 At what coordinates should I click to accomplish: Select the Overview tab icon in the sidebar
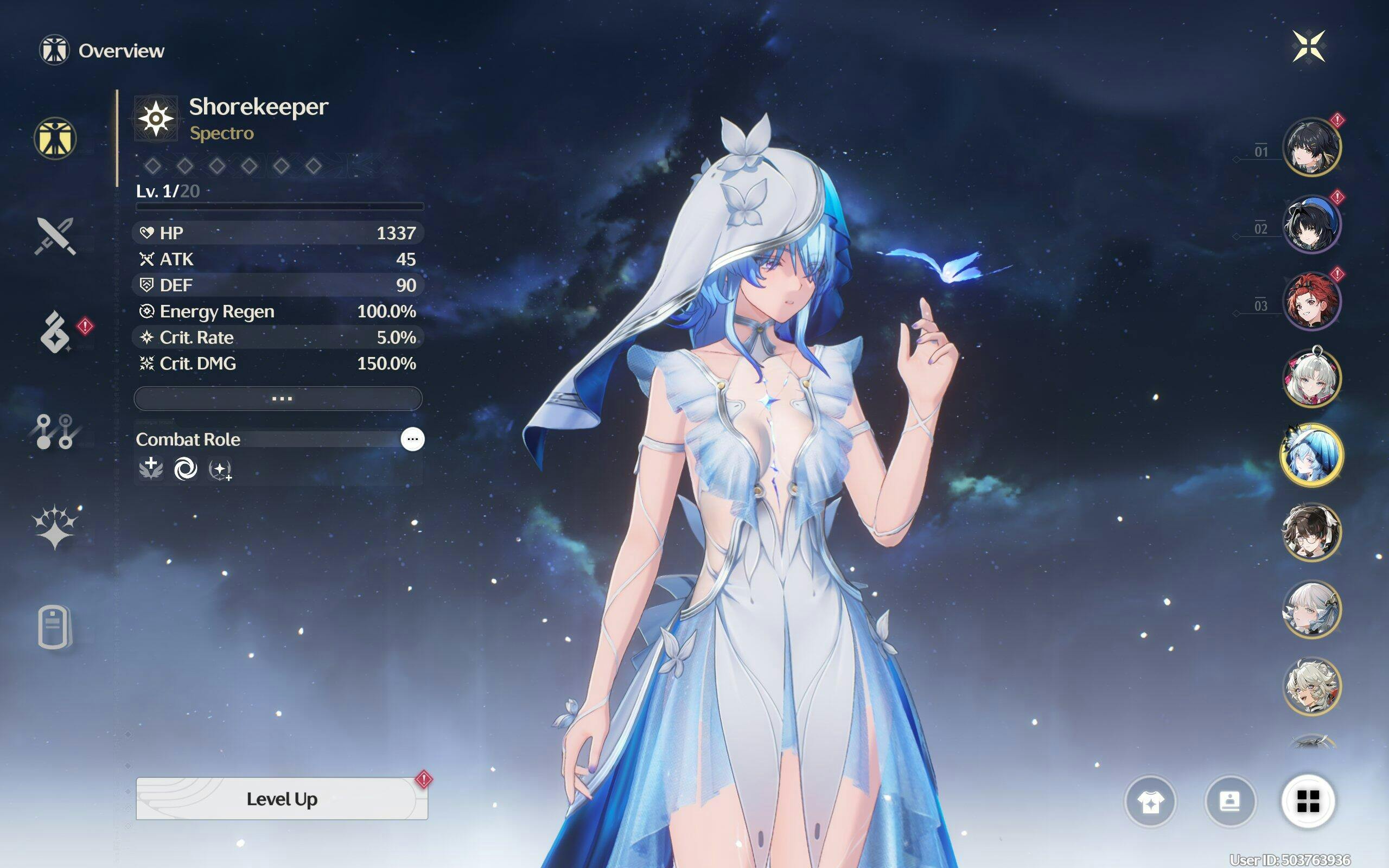tap(55, 138)
